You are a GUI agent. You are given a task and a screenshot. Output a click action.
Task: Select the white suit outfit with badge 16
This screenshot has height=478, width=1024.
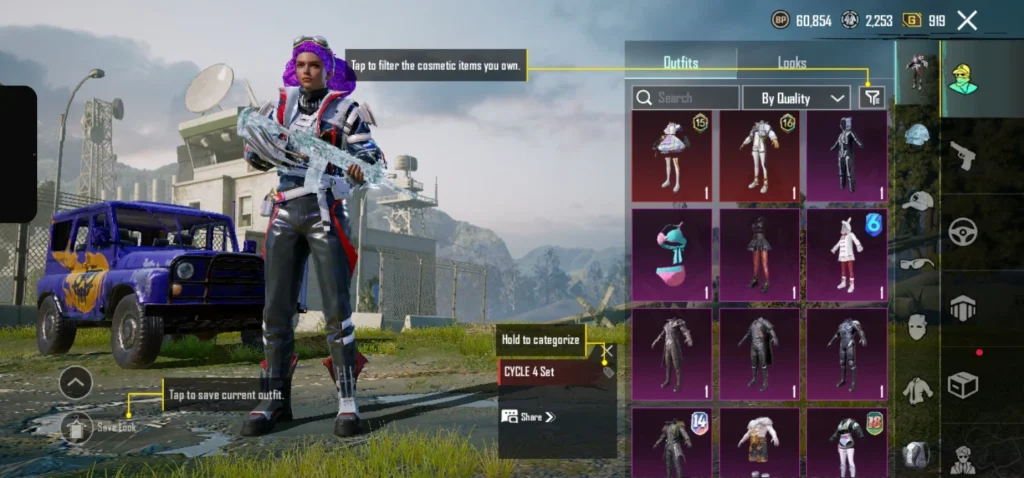tap(760, 156)
